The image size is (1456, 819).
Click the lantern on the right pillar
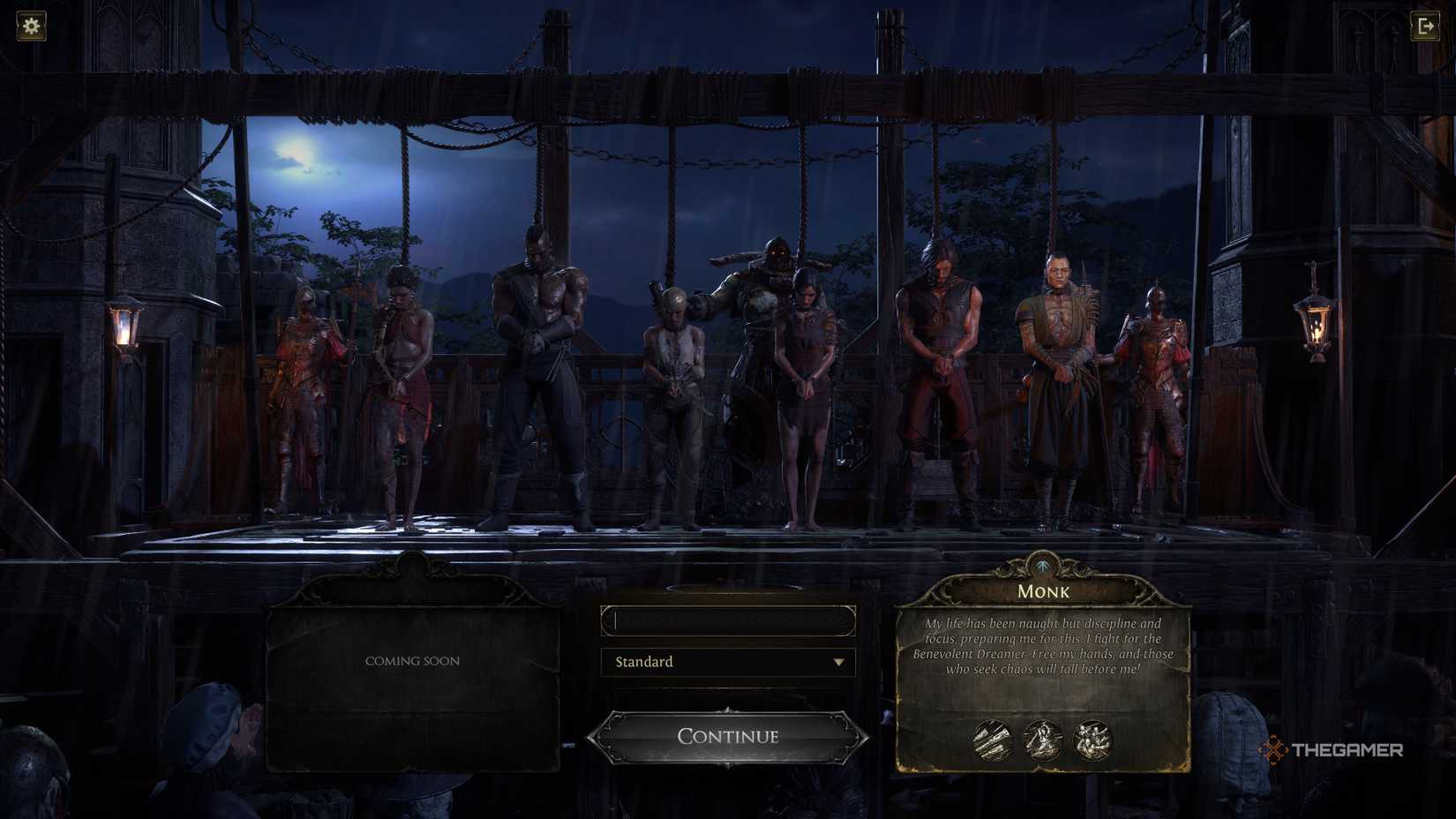coord(1317,323)
